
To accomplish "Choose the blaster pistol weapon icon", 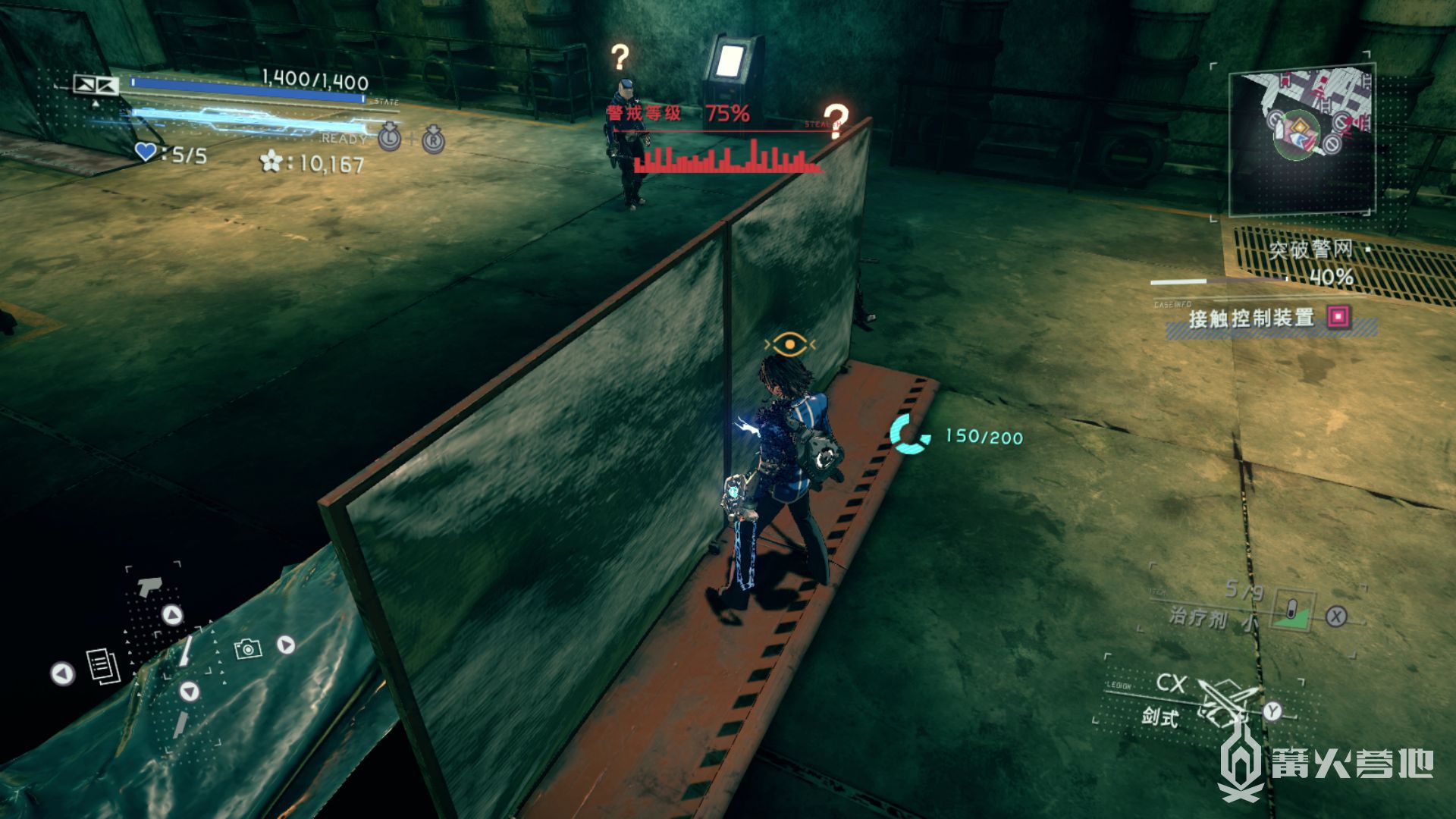I will (150, 586).
